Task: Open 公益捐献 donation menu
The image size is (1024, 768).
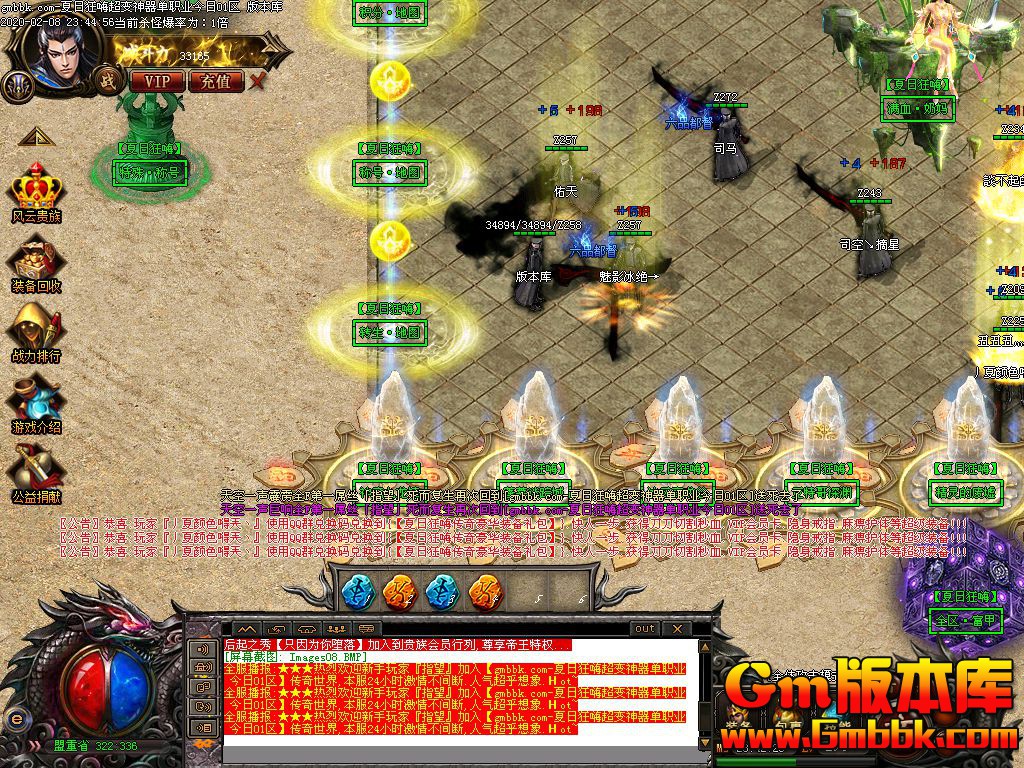Action: pos(36,473)
